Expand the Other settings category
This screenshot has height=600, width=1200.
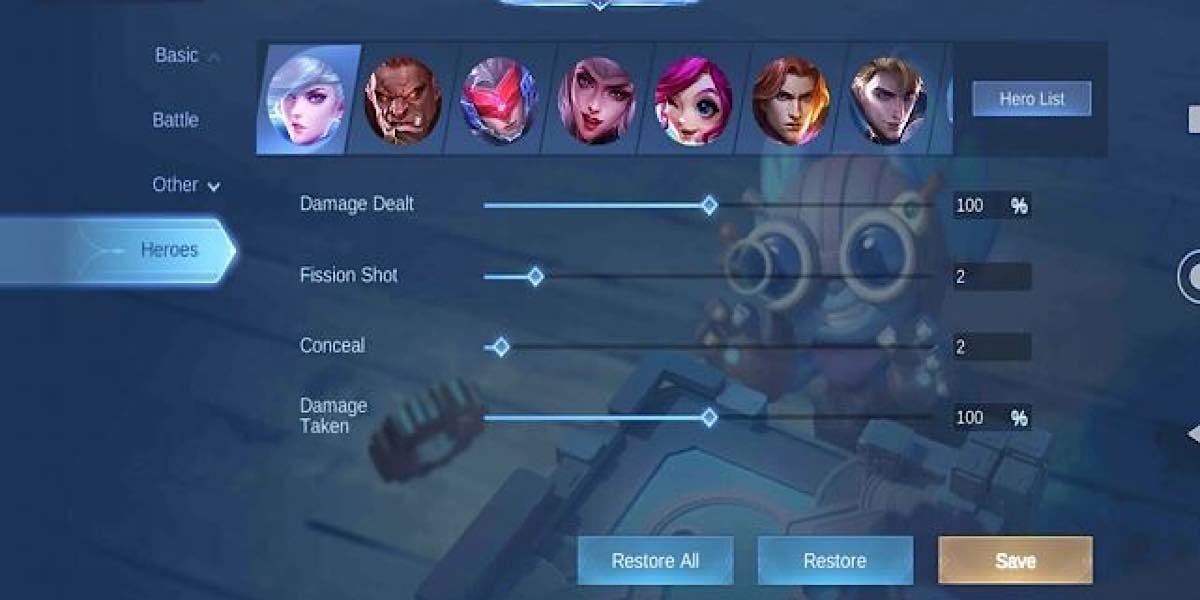tap(185, 185)
